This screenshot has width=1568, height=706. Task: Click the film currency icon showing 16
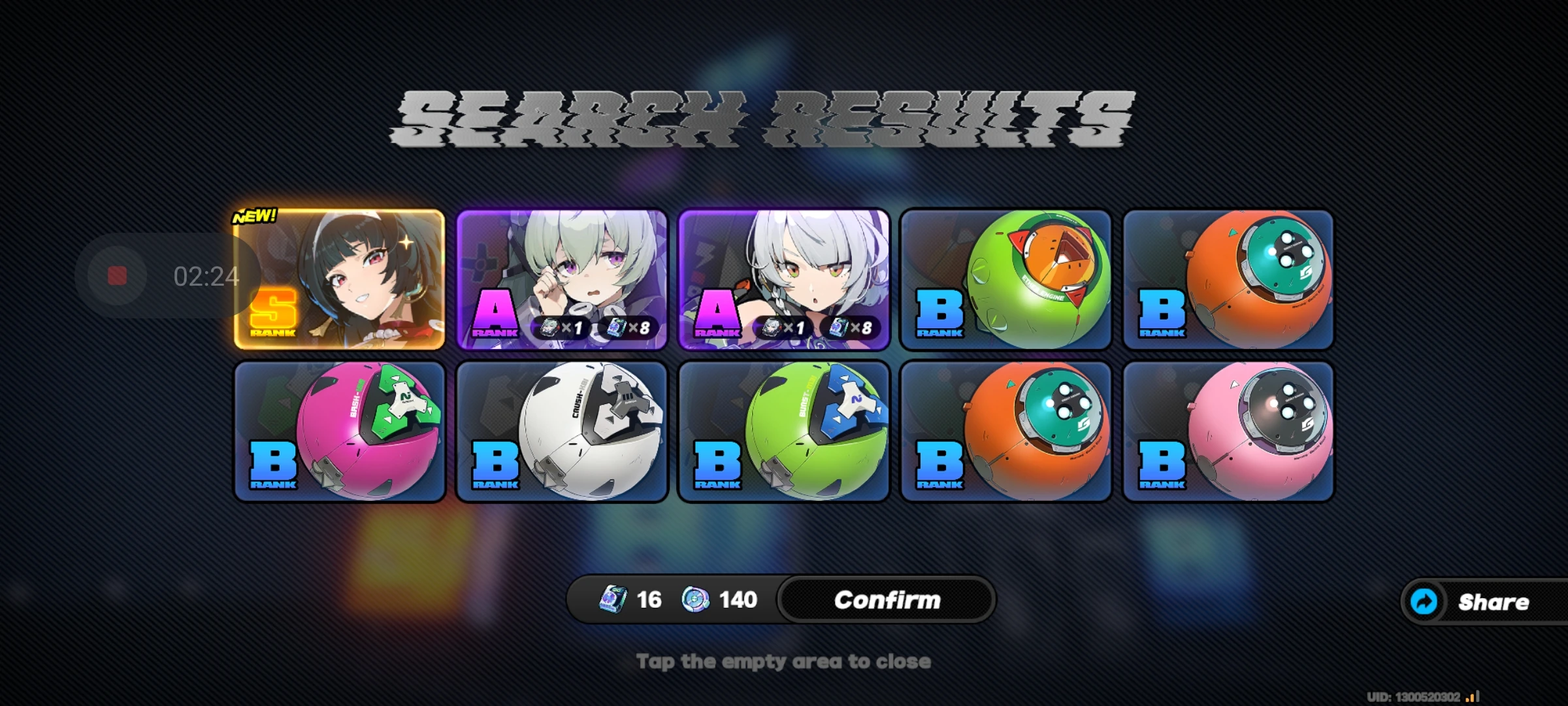click(x=613, y=599)
